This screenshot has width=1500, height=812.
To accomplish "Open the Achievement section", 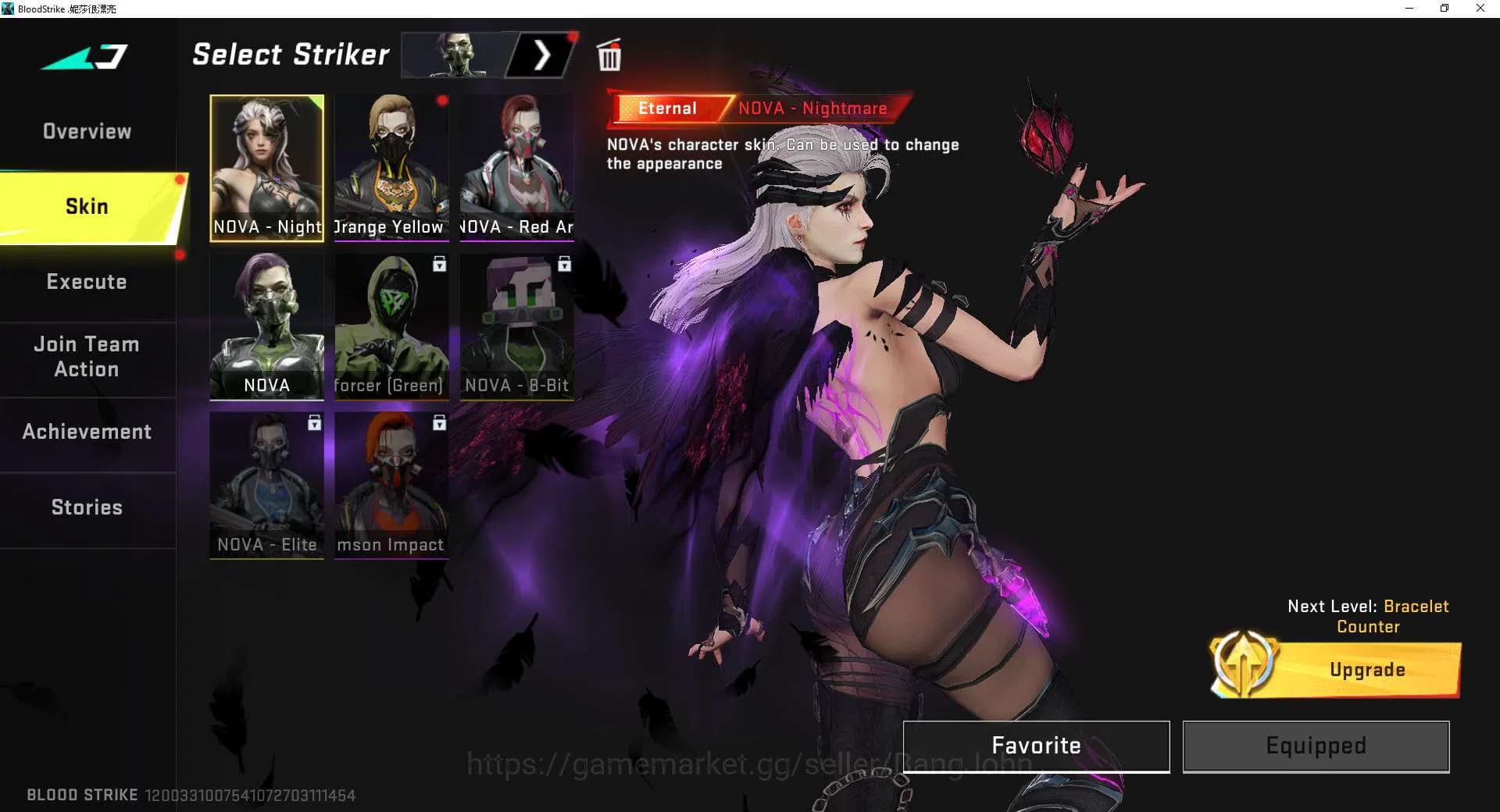I will point(87,431).
